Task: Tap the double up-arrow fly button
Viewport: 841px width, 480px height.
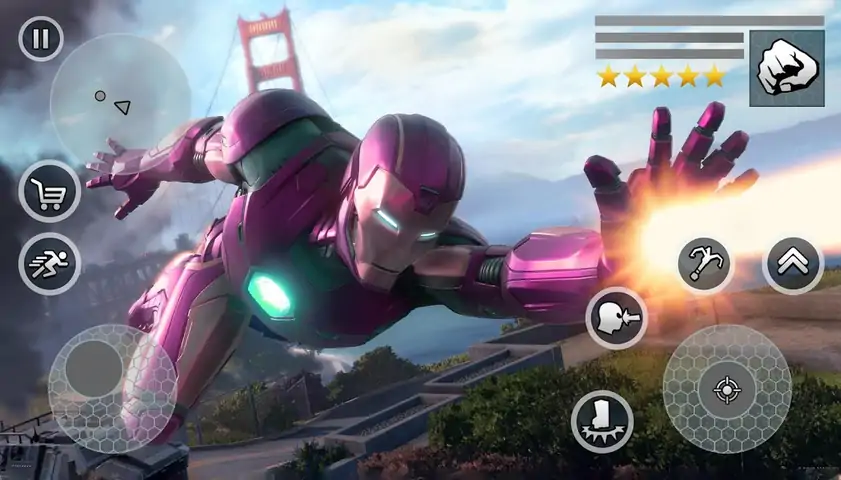Action: (x=793, y=265)
